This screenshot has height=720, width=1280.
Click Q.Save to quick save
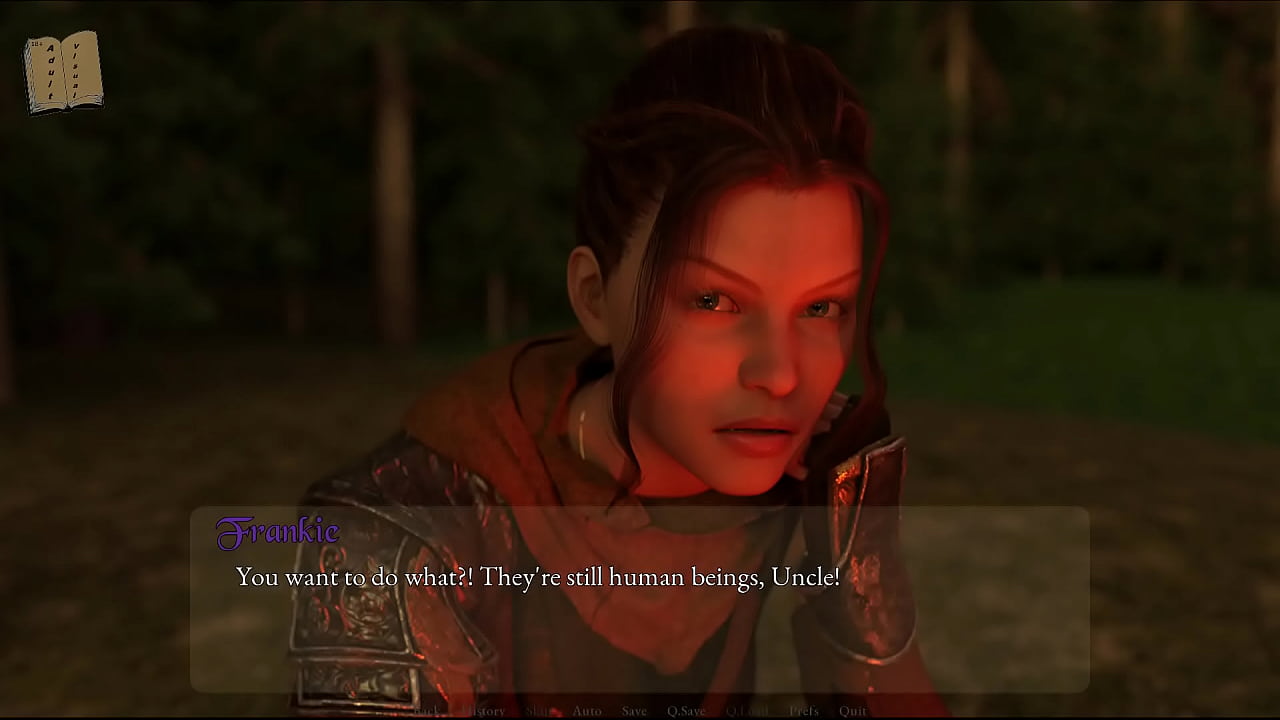(x=686, y=711)
